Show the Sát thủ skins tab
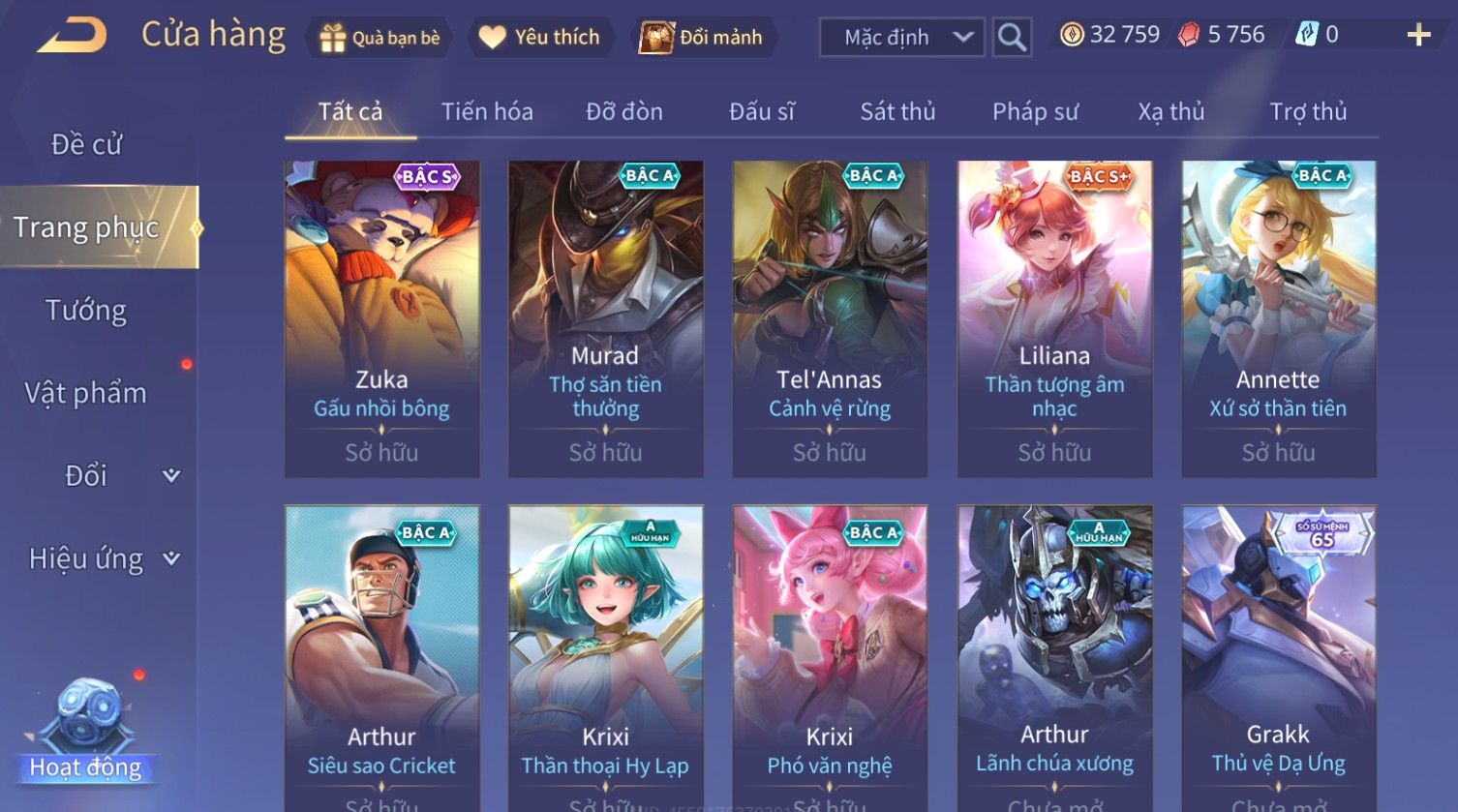This screenshot has height=812, width=1458. coord(897,112)
